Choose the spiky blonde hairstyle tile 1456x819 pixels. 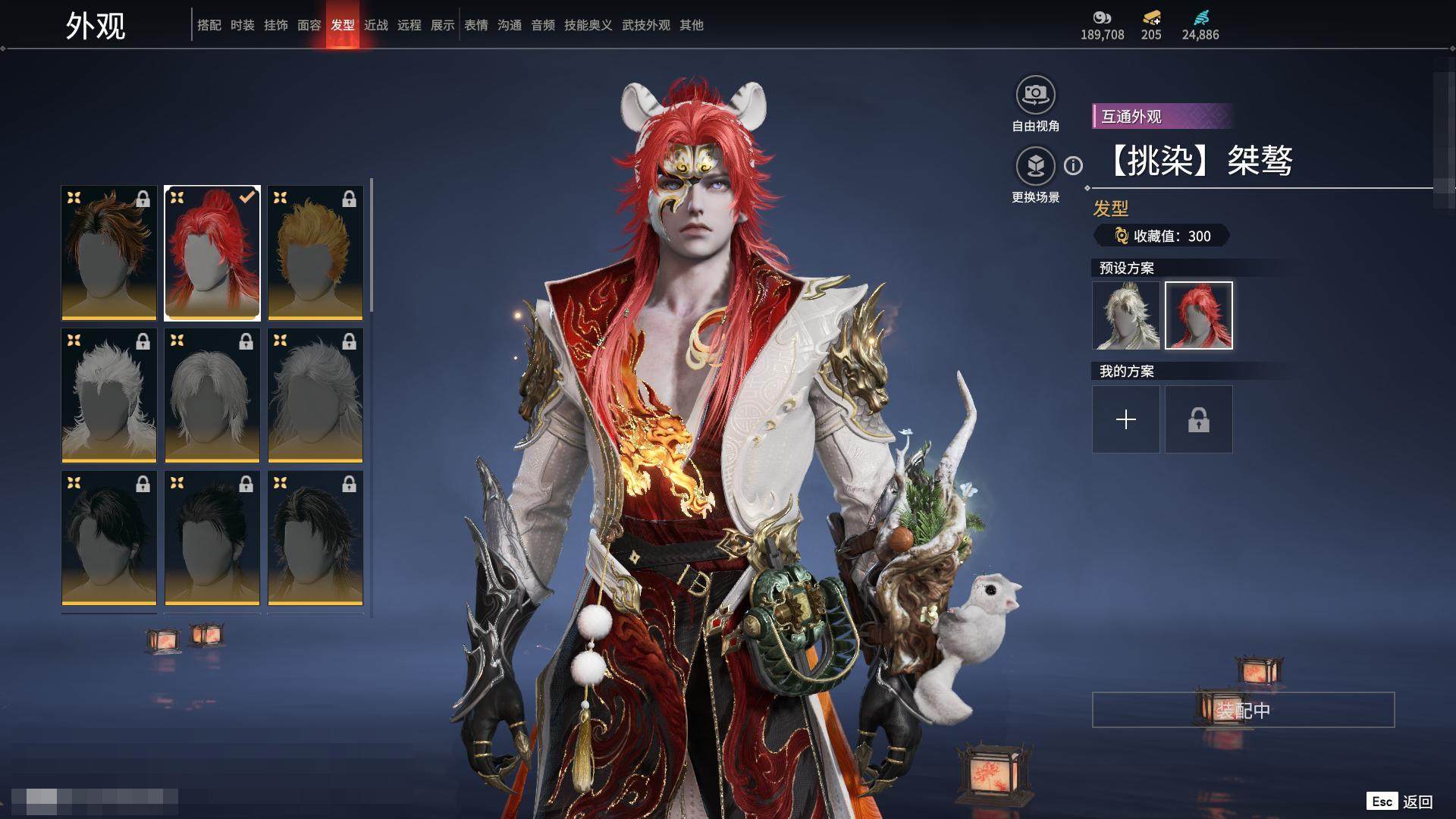(x=315, y=253)
